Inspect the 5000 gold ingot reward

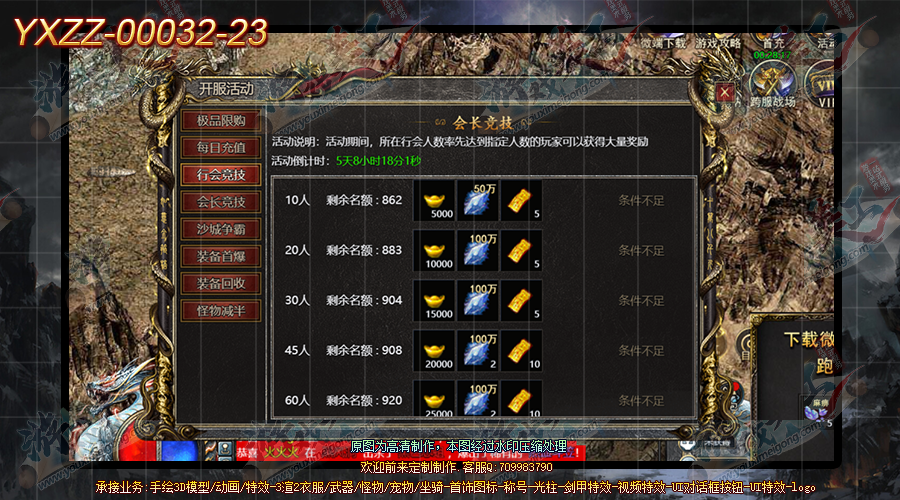(x=433, y=200)
